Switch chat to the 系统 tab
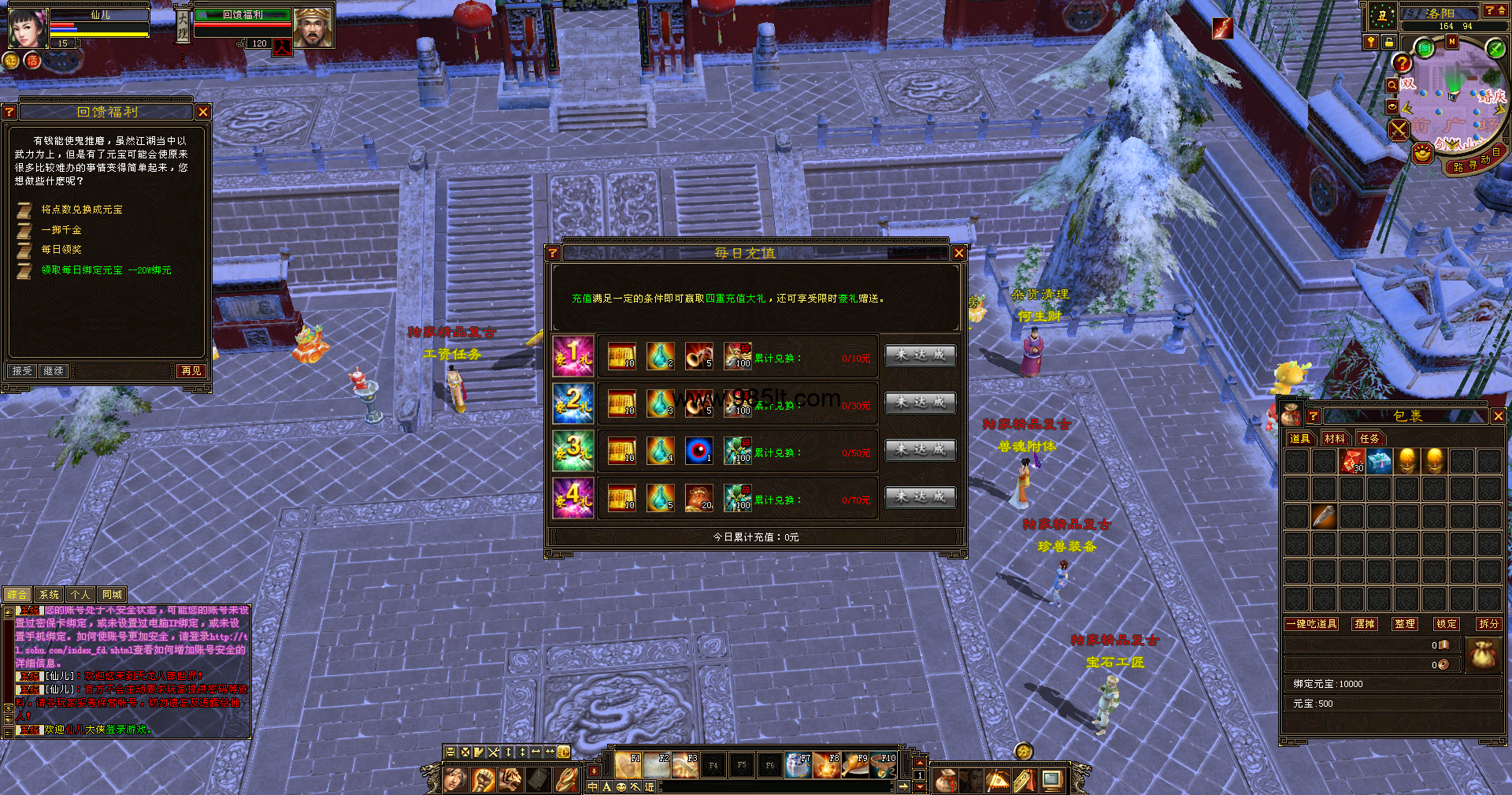The height and width of the screenshot is (795, 1512). click(x=49, y=595)
